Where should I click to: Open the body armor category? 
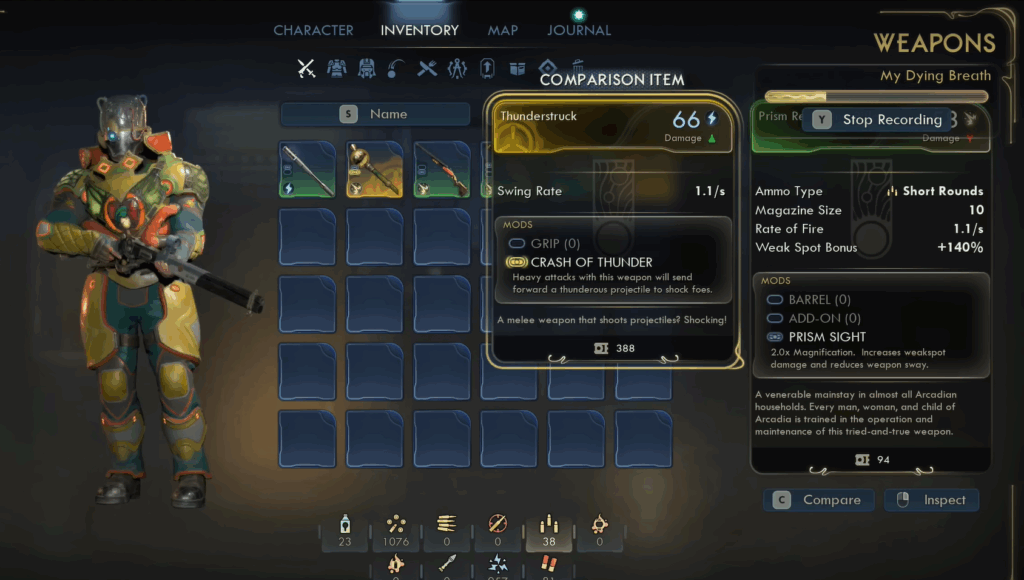click(337, 68)
